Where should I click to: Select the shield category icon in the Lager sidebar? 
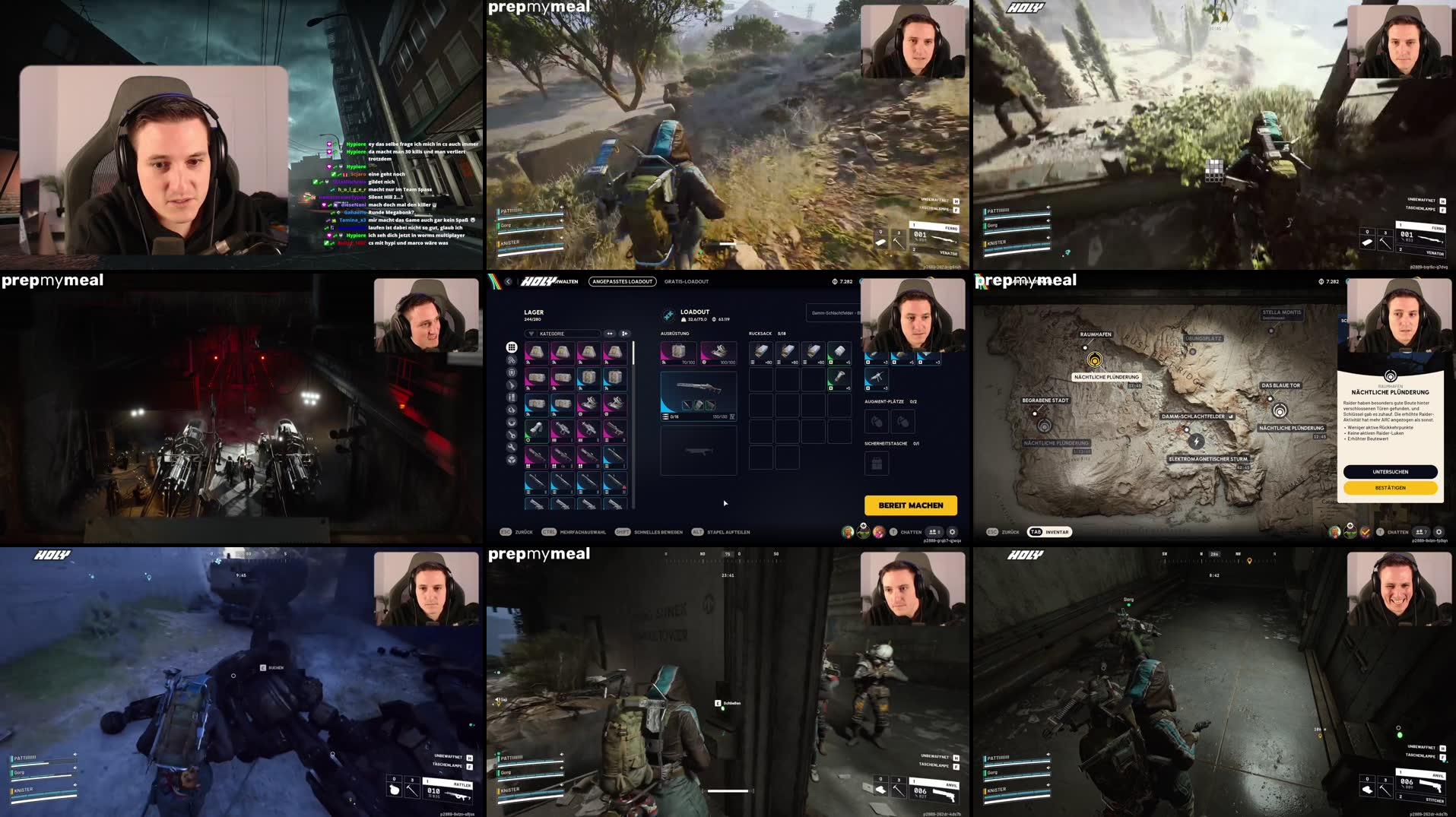tap(510, 372)
